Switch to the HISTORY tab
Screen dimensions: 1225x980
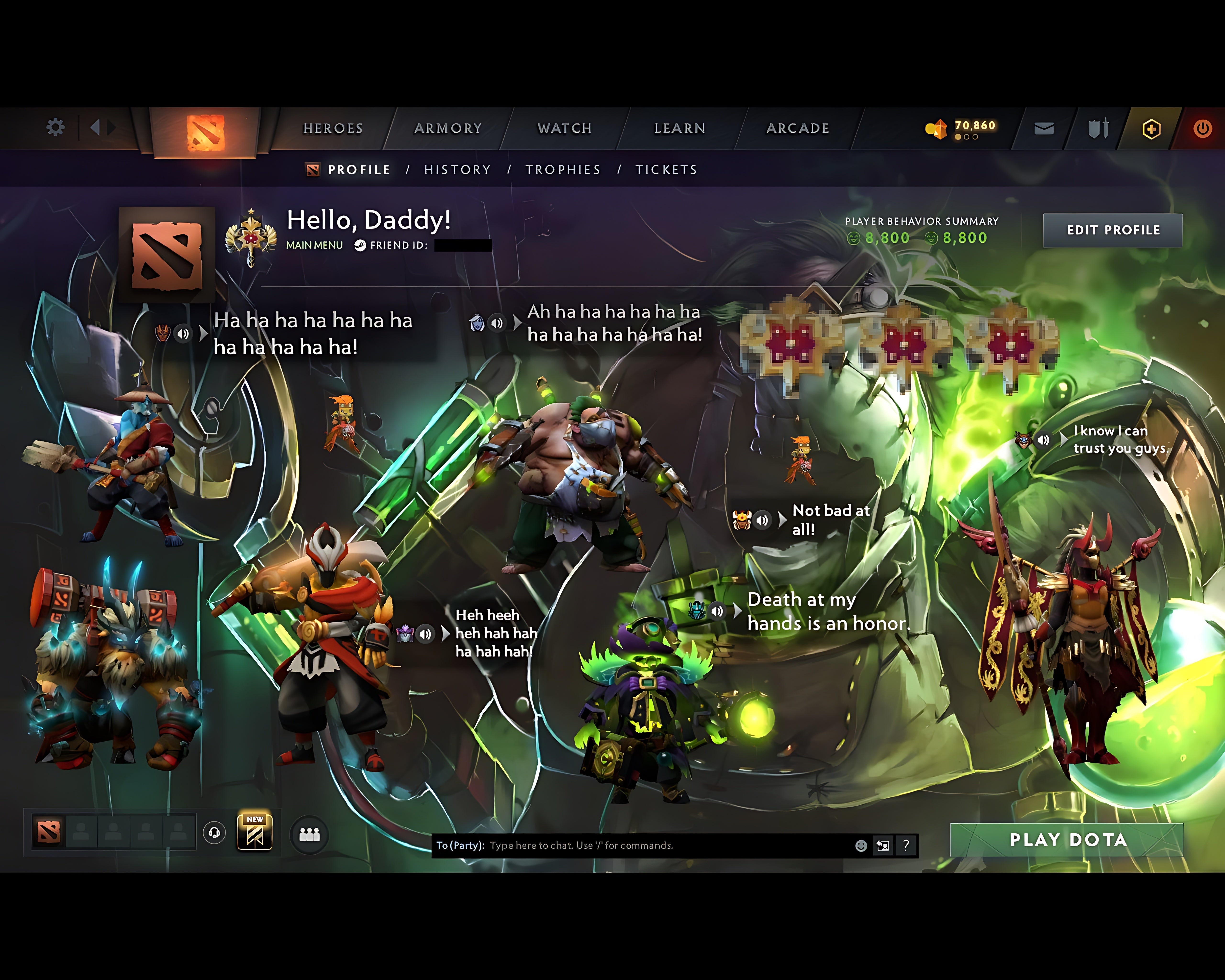pyautogui.click(x=457, y=169)
